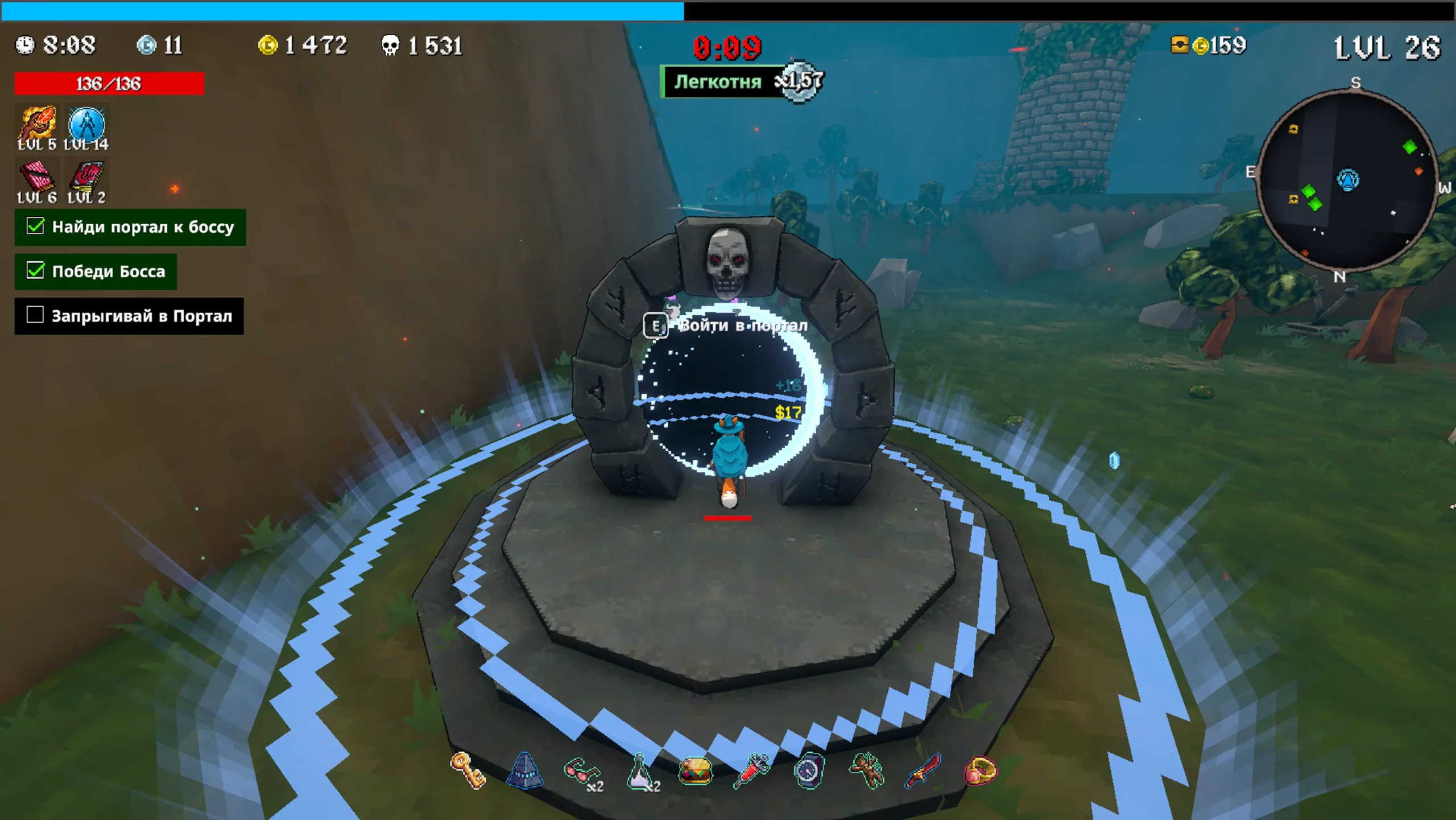Click the voodoo doll item

click(x=866, y=770)
